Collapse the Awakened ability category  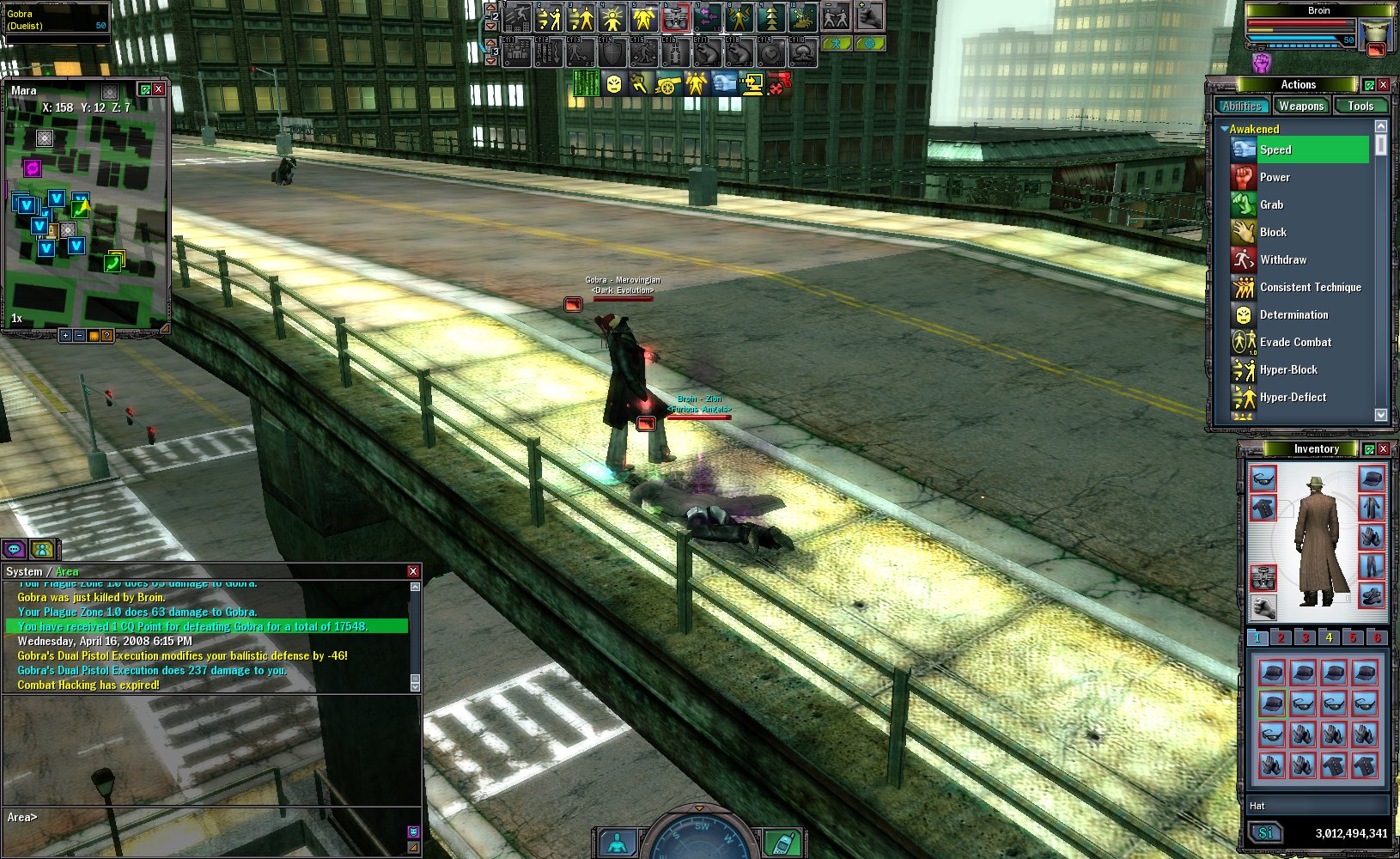click(x=1225, y=129)
